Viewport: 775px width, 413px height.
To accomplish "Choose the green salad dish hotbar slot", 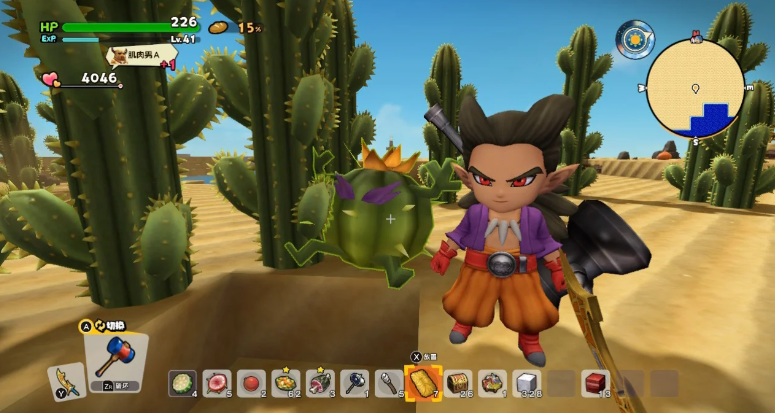I will (181, 381).
